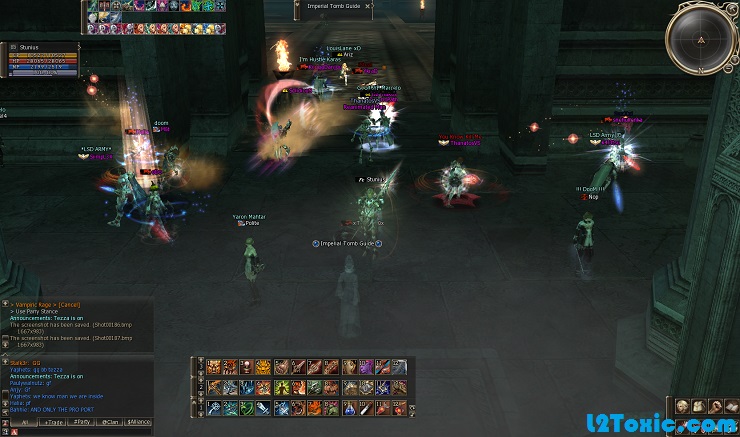Click the character face menu icon
This screenshot has width=740, height=437.
[x=683, y=406]
